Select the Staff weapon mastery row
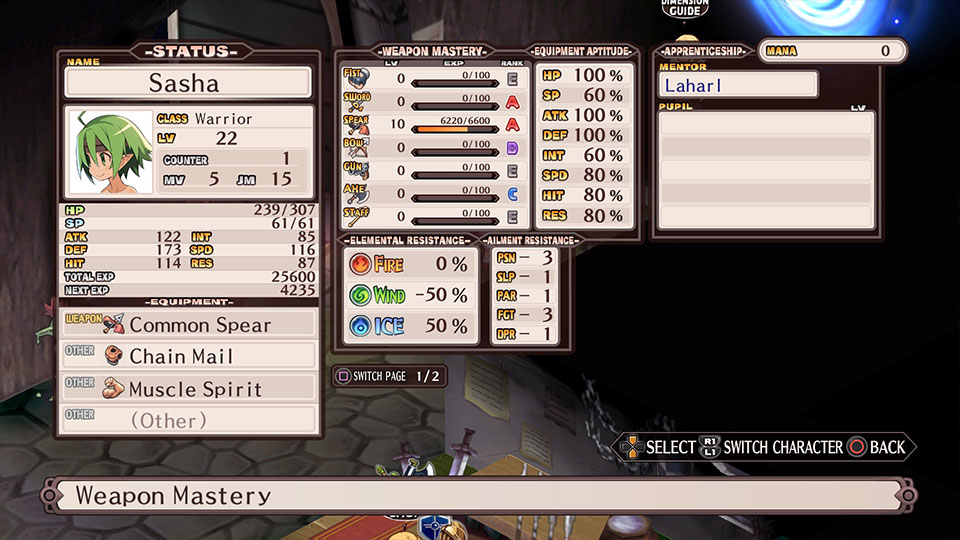 [435, 216]
